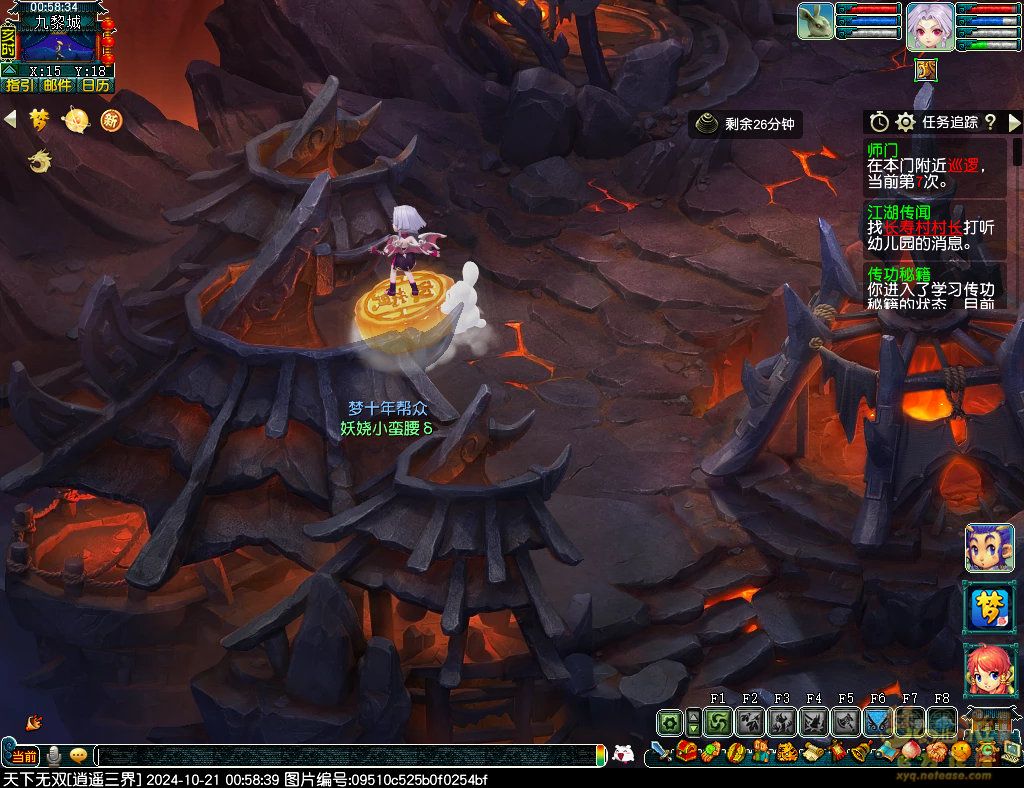Open the red-haired girl portrait icon
1024x788 pixels.
point(988,670)
